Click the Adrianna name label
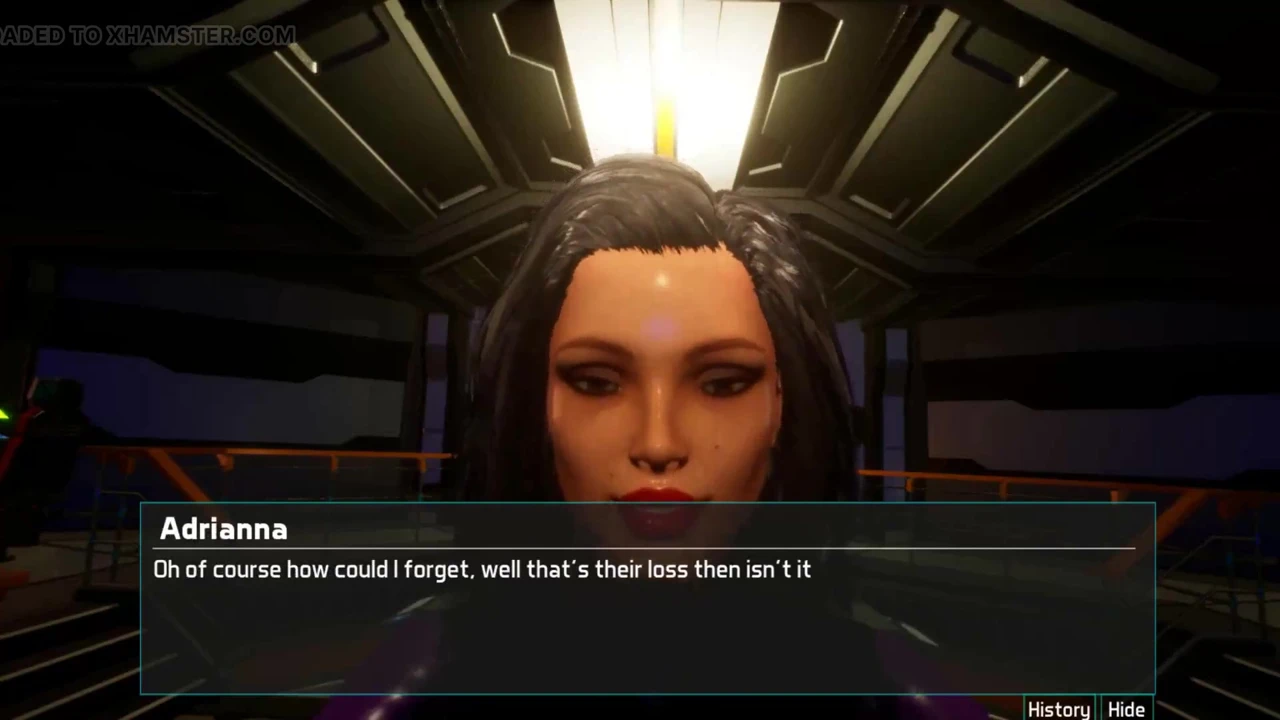The width and height of the screenshot is (1280, 720). 223,529
